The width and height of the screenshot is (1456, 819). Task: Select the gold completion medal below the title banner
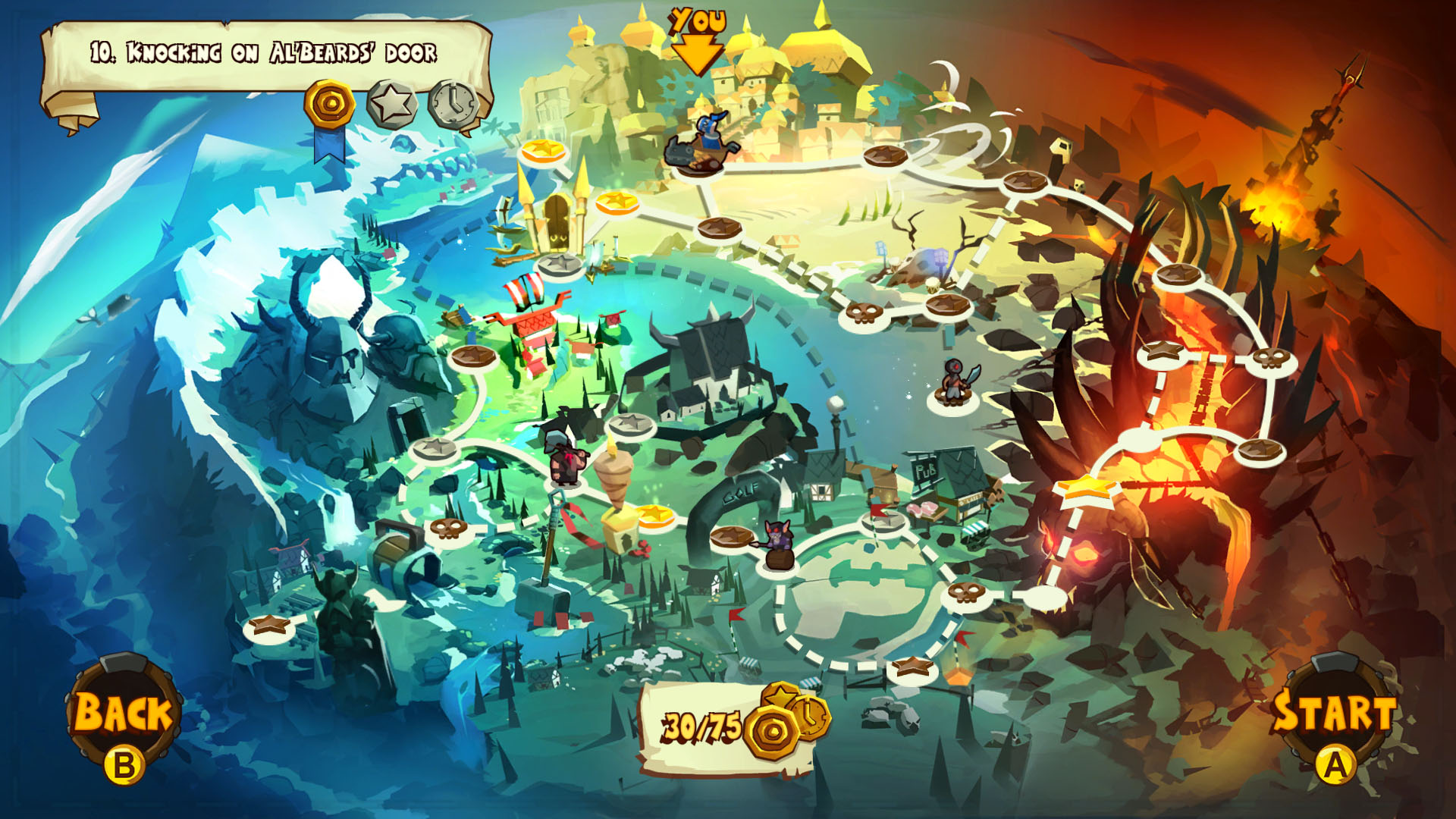pyautogui.click(x=329, y=105)
